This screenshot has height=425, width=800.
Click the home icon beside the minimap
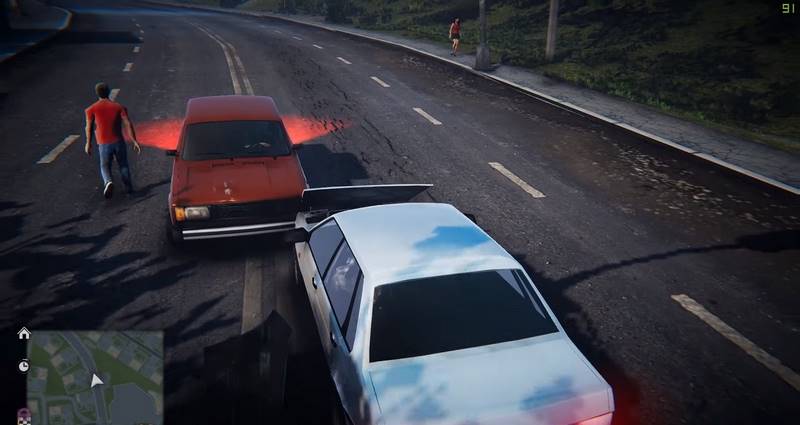(23, 333)
